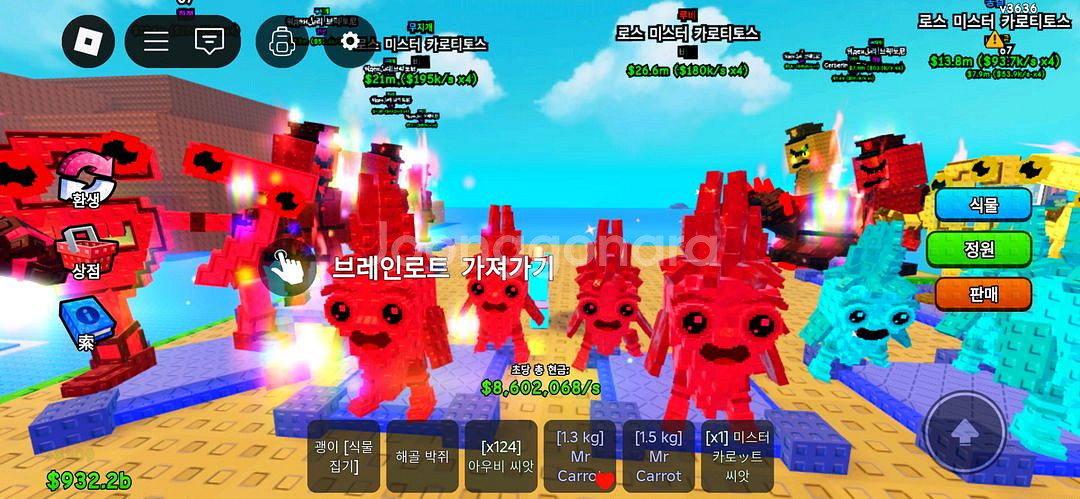This screenshot has width=1080, height=499.
Task: Open the hamburger list menu
Action: 156,41
